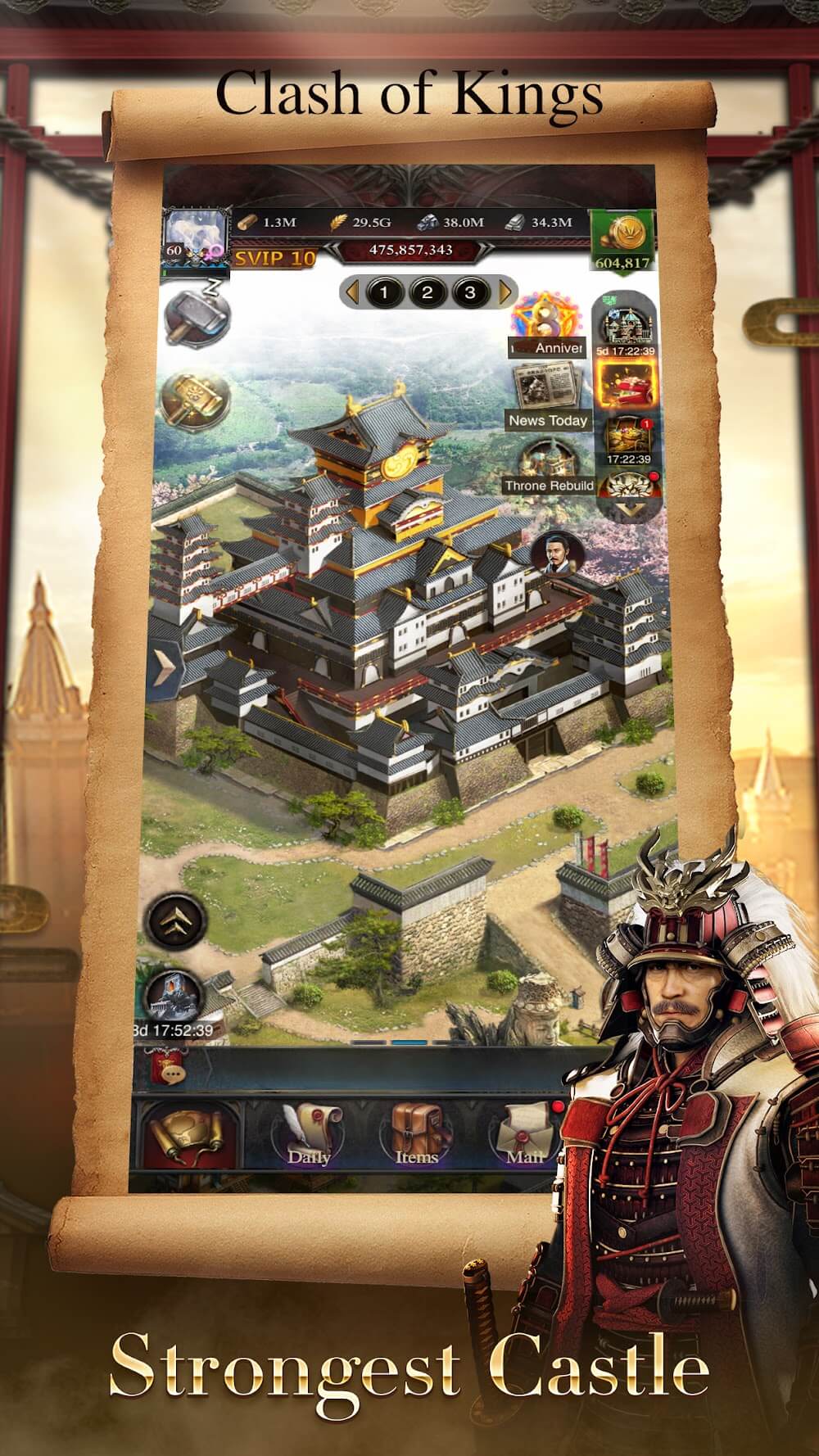
Task: Switch to preset page 3
Action: pyautogui.click(x=470, y=292)
